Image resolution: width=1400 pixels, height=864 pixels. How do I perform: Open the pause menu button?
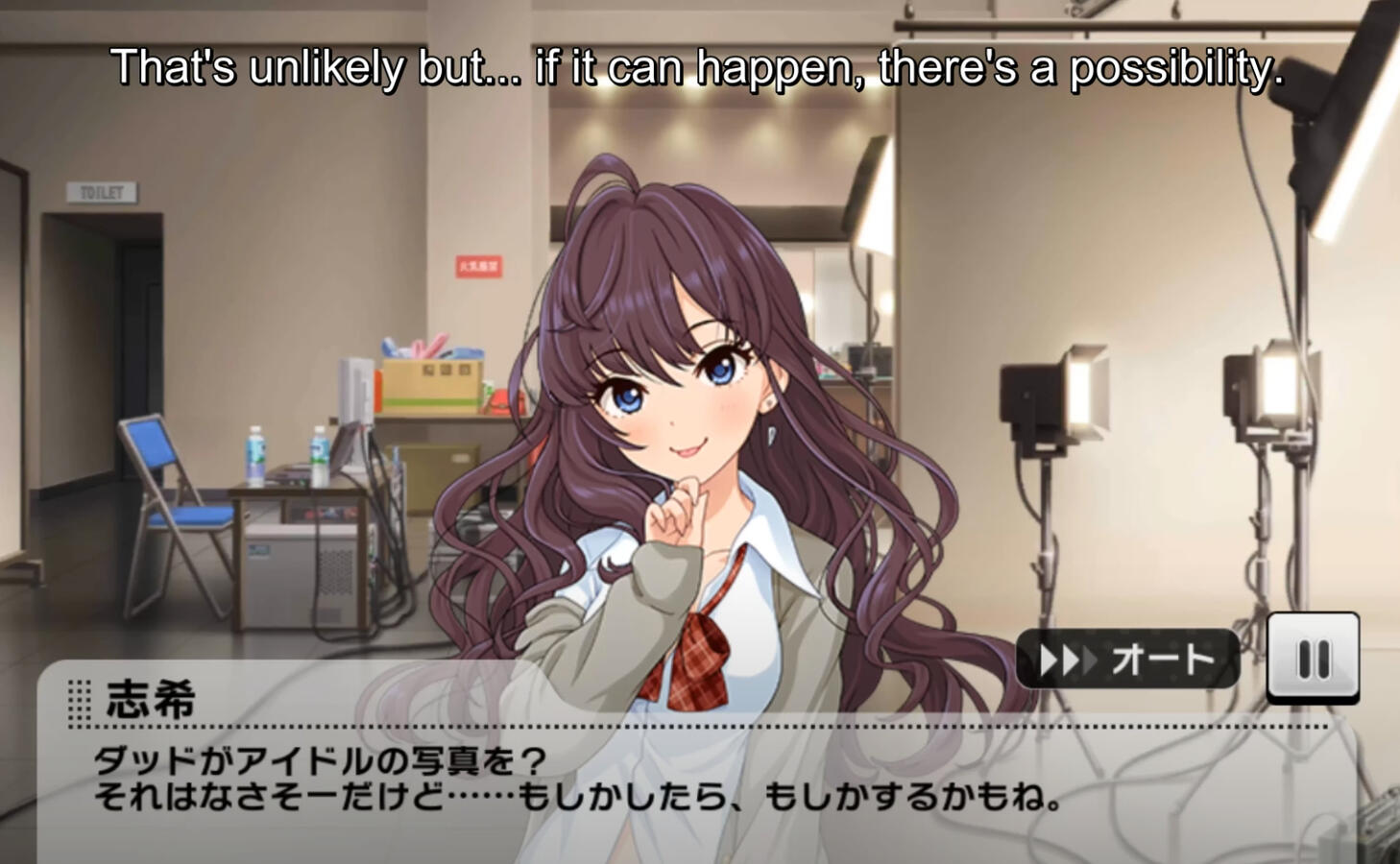point(1313,658)
